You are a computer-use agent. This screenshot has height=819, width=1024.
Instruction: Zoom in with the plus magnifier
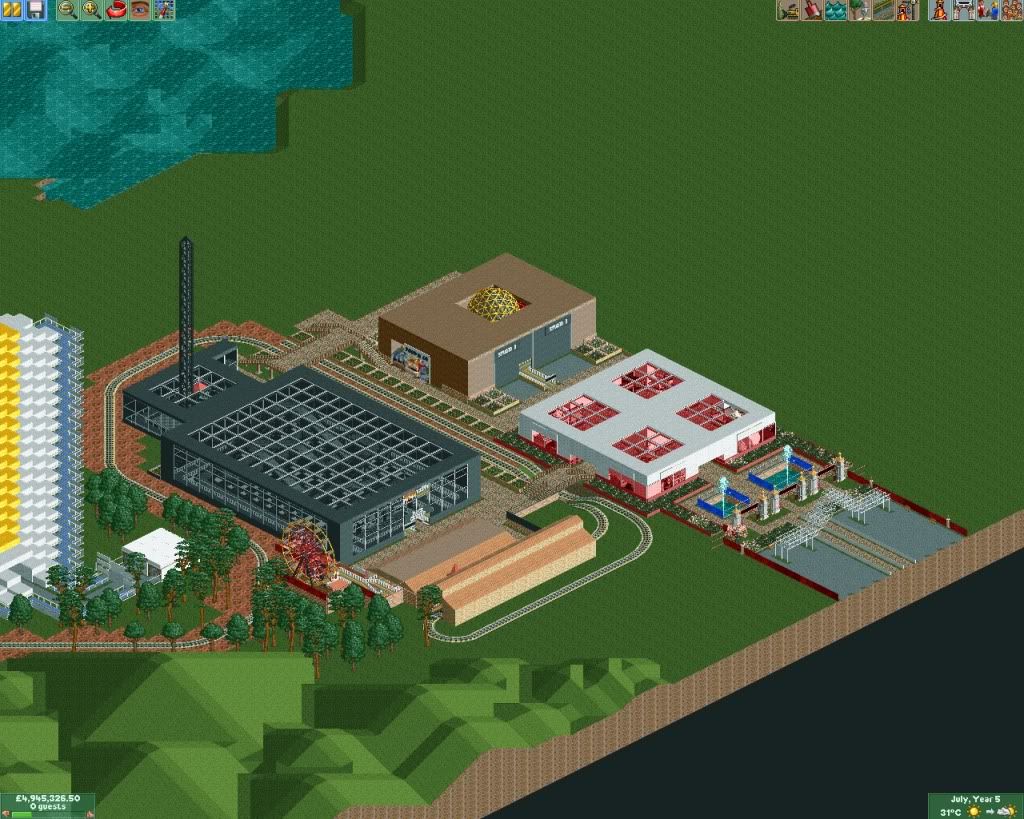pos(91,10)
